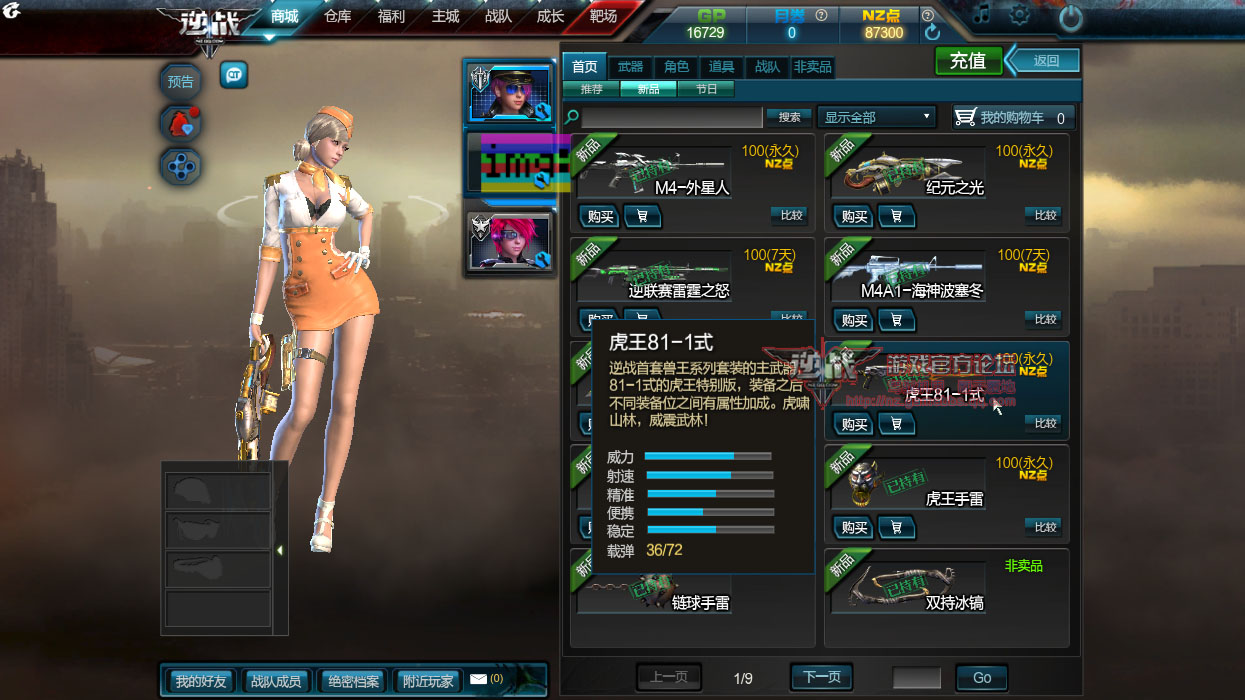
Task: Open 附近玩家 nearby players
Action: tap(428, 681)
